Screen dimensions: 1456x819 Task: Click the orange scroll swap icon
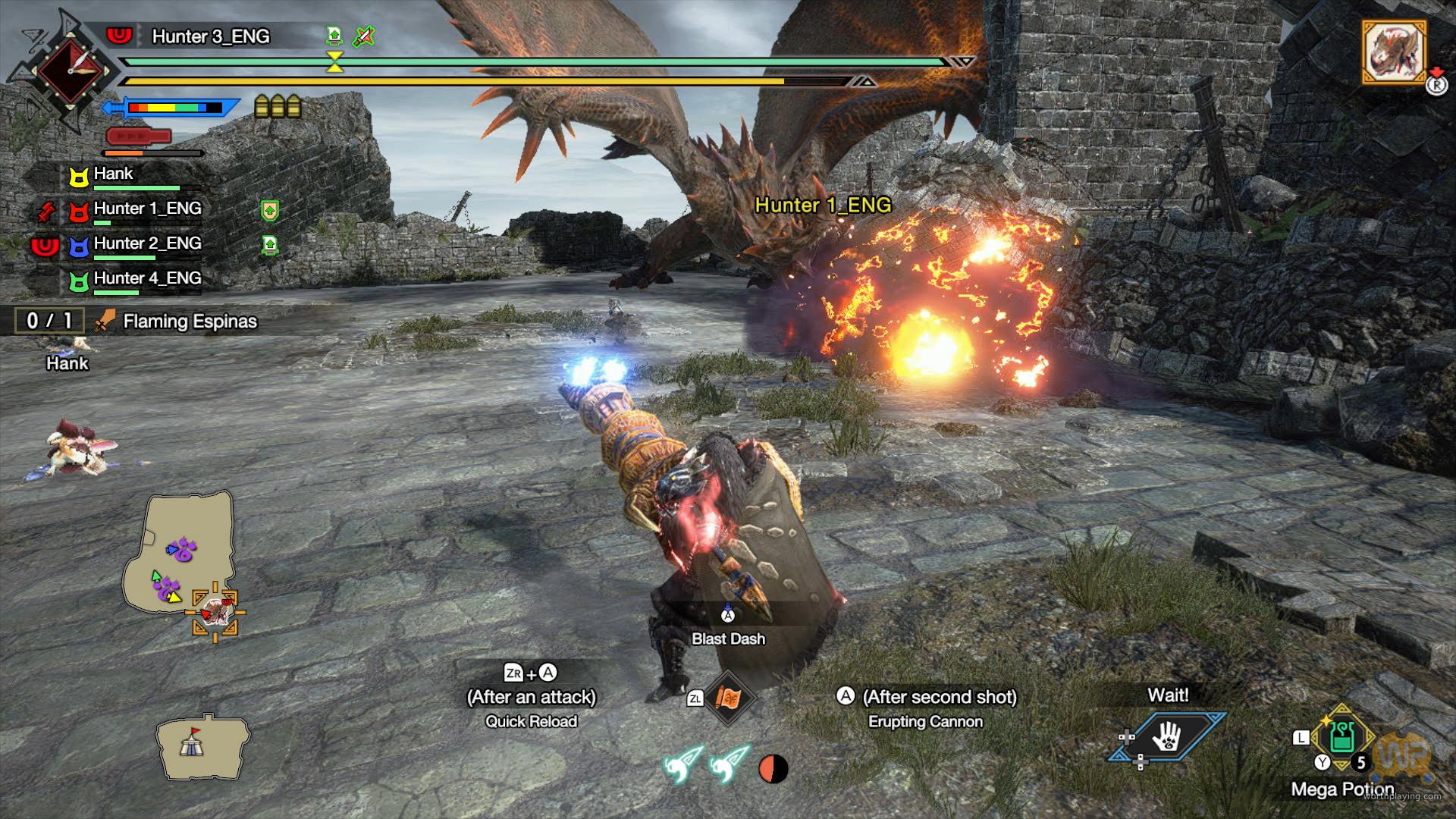(728, 698)
